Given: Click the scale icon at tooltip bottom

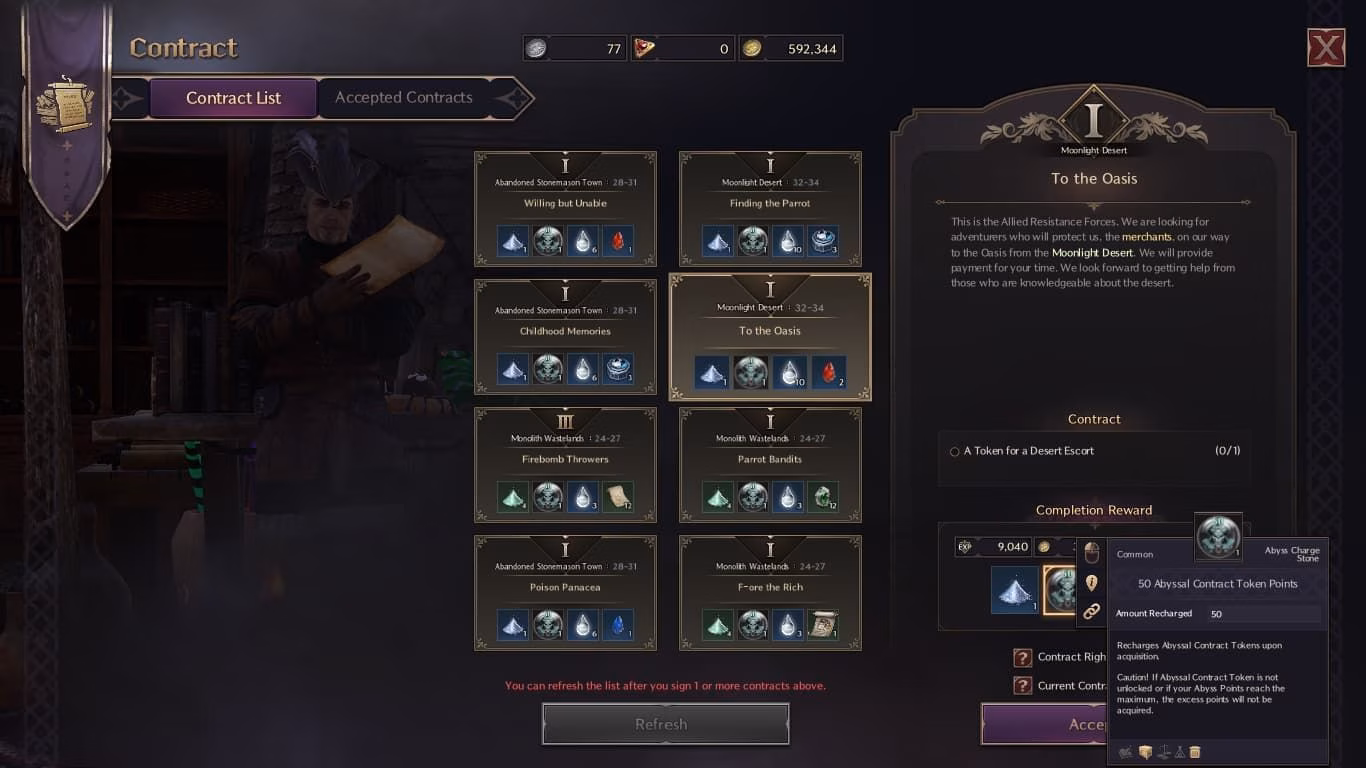Looking at the screenshot, I should [x=1163, y=751].
